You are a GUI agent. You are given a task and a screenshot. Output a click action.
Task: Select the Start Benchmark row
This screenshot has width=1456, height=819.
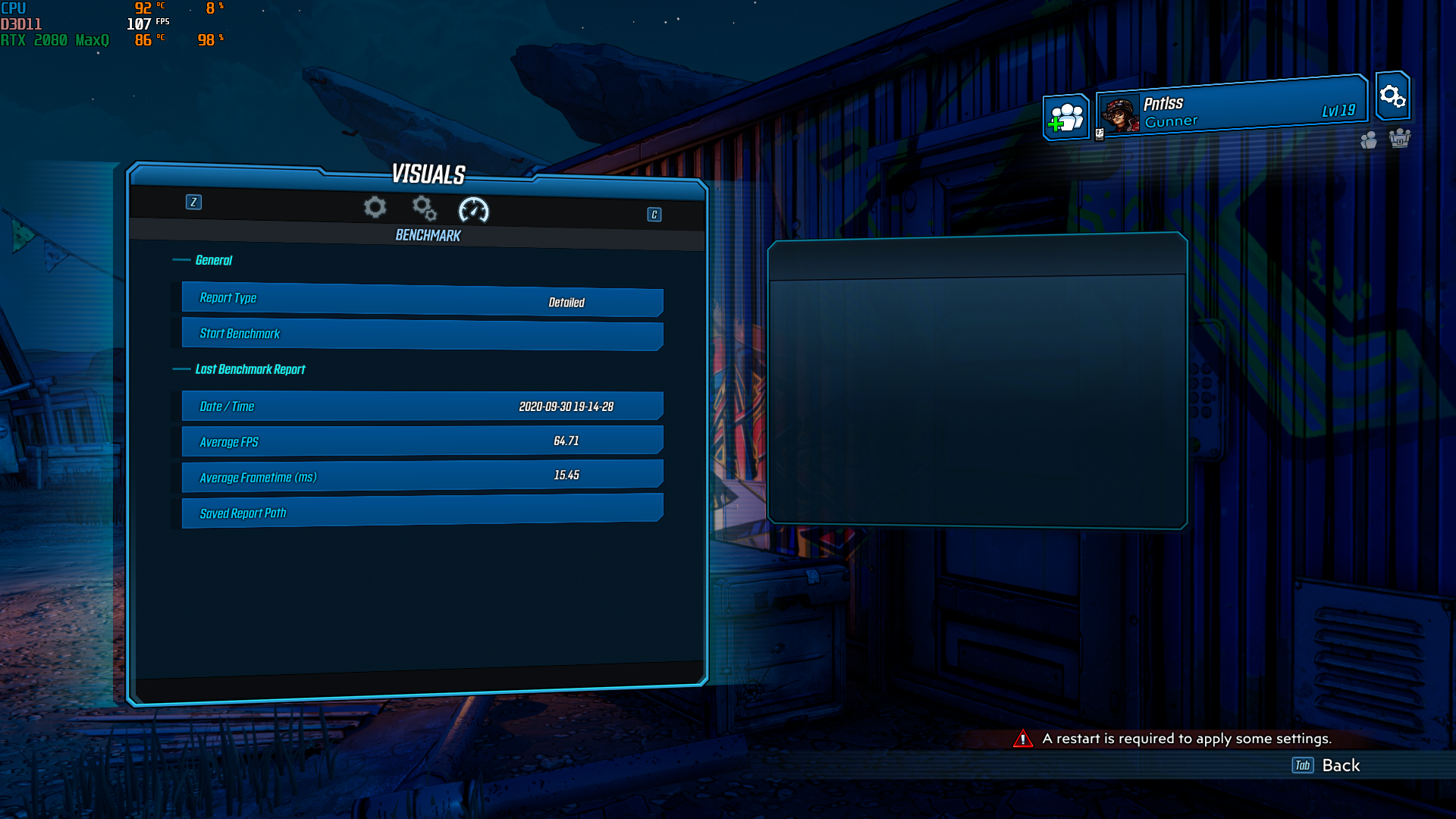click(422, 334)
